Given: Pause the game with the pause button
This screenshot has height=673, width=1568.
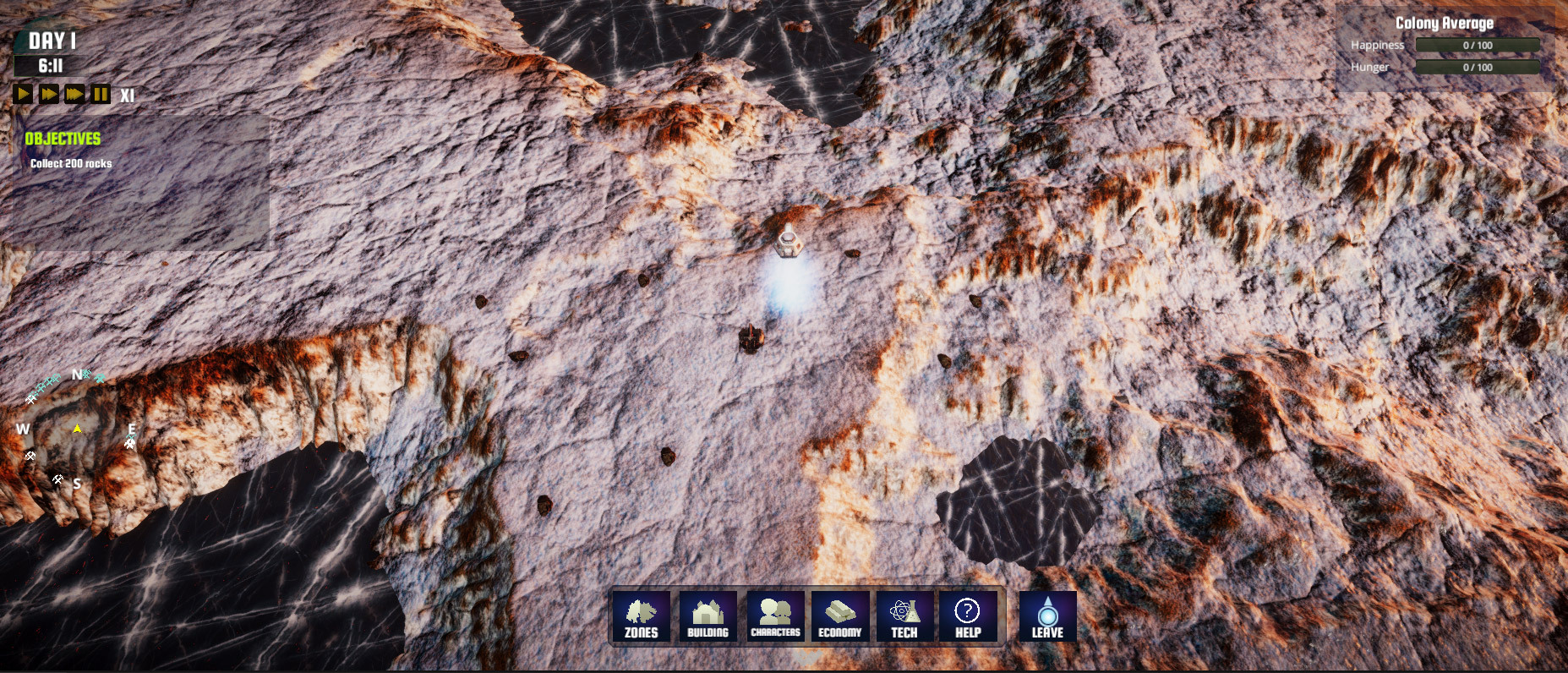Looking at the screenshot, I should (101, 94).
